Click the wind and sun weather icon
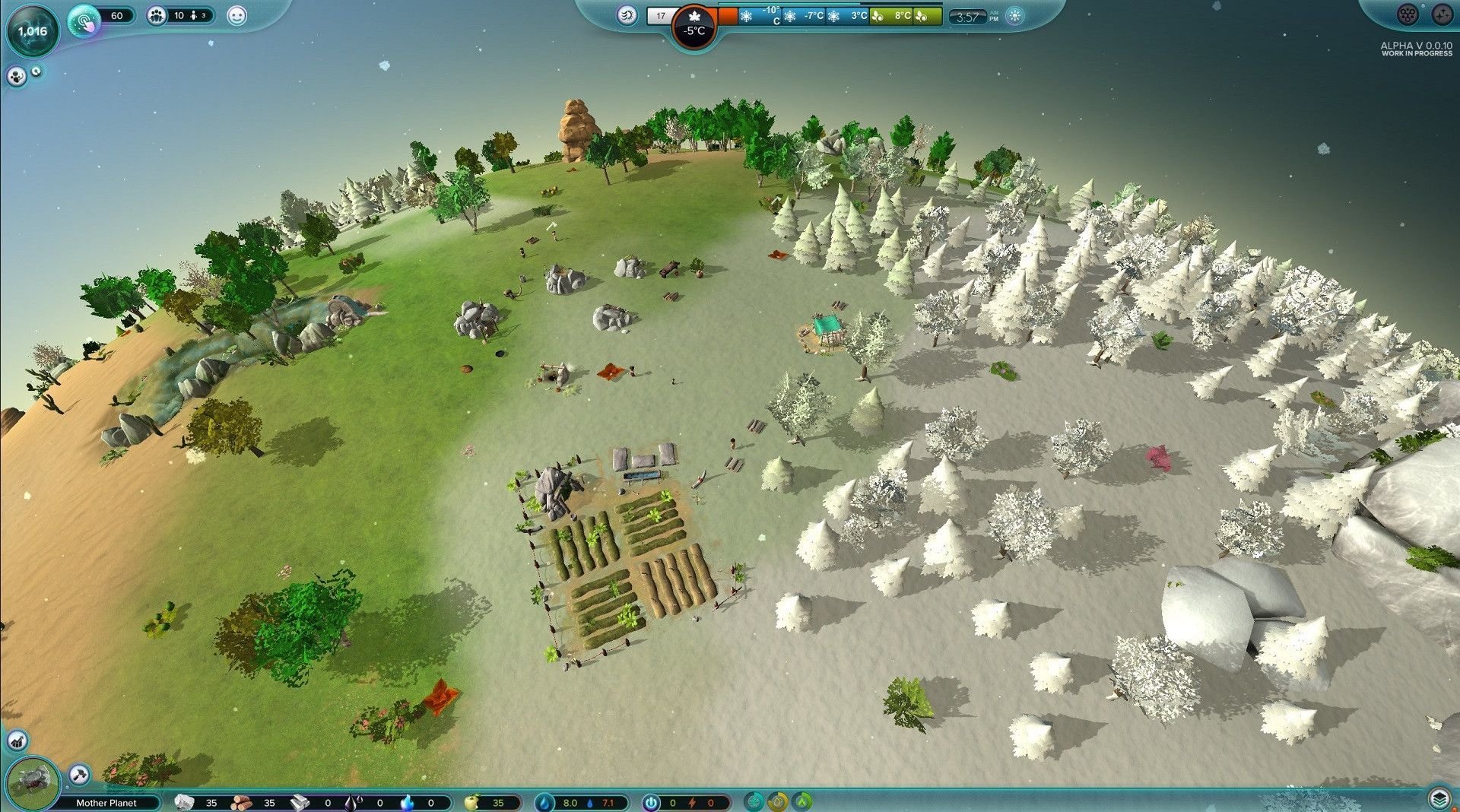The height and width of the screenshot is (812, 1460). tap(627, 15)
